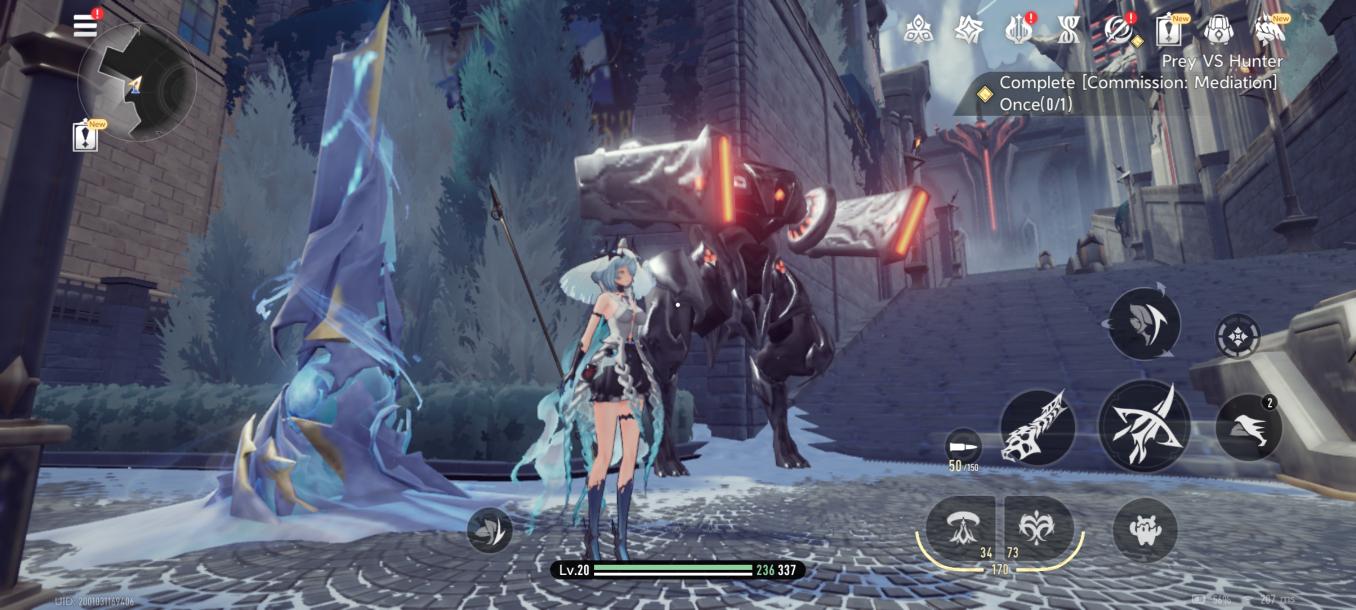1356x610 pixels.
Task: Tap the circular target lock-on button
Action: [1237, 336]
